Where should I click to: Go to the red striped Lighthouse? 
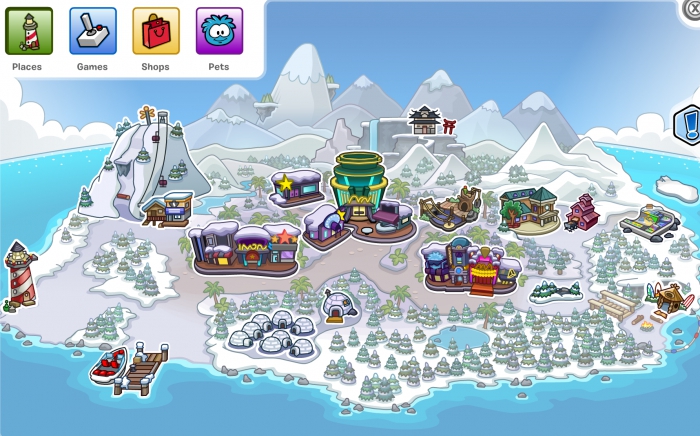[20, 273]
